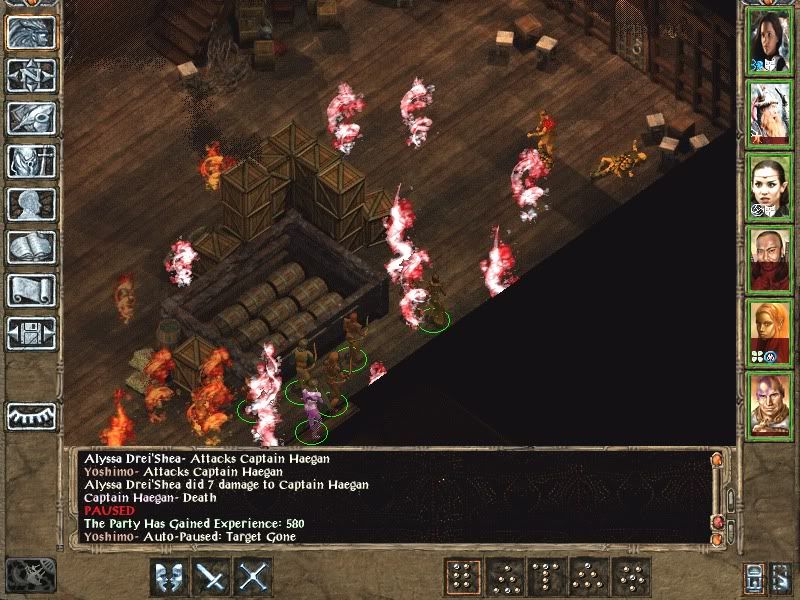The image size is (800, 600).
Task: Open the mage spellbook
Action: (x=31, y=247)
